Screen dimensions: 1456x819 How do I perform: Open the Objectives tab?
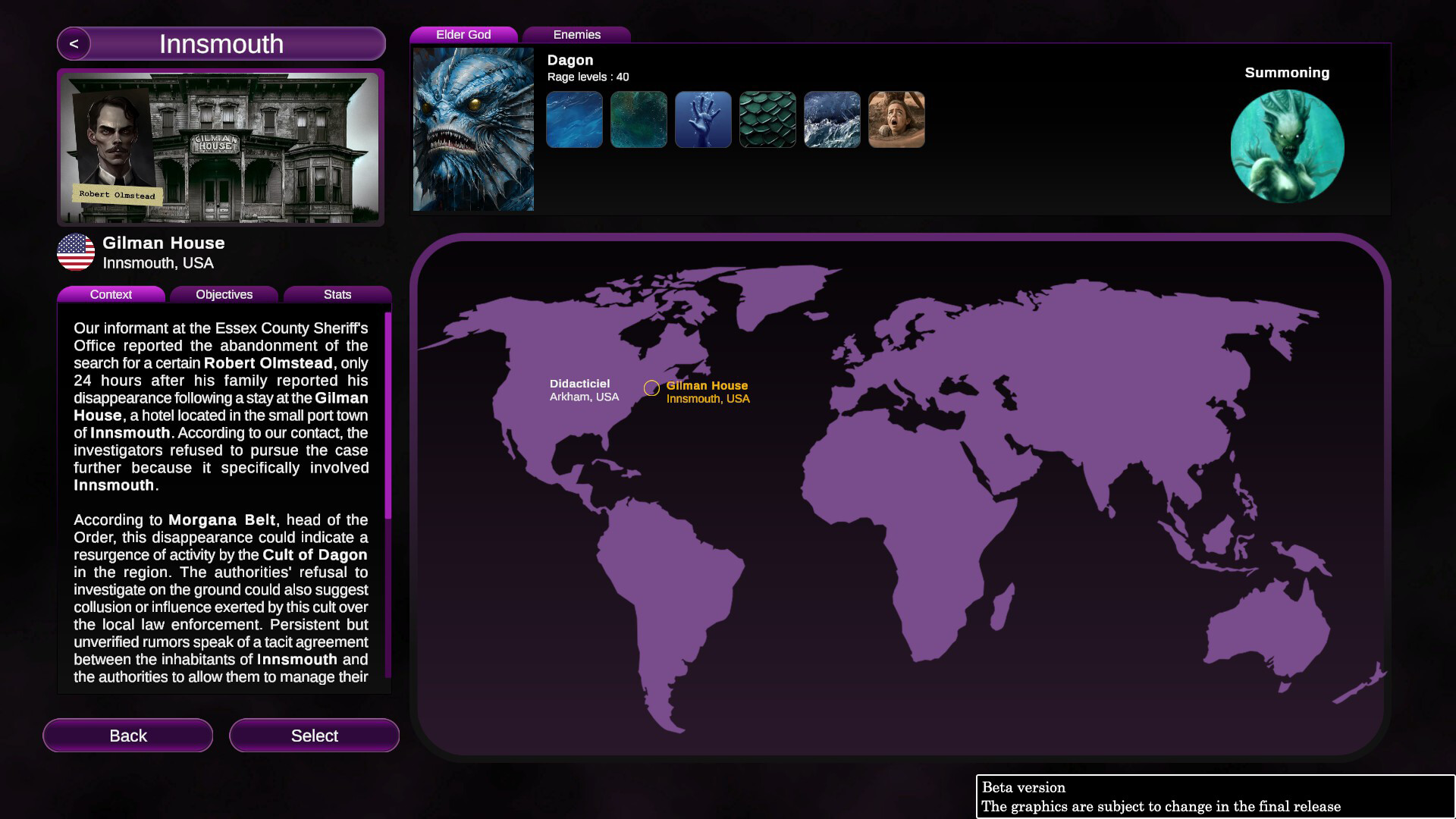point(224,294)
